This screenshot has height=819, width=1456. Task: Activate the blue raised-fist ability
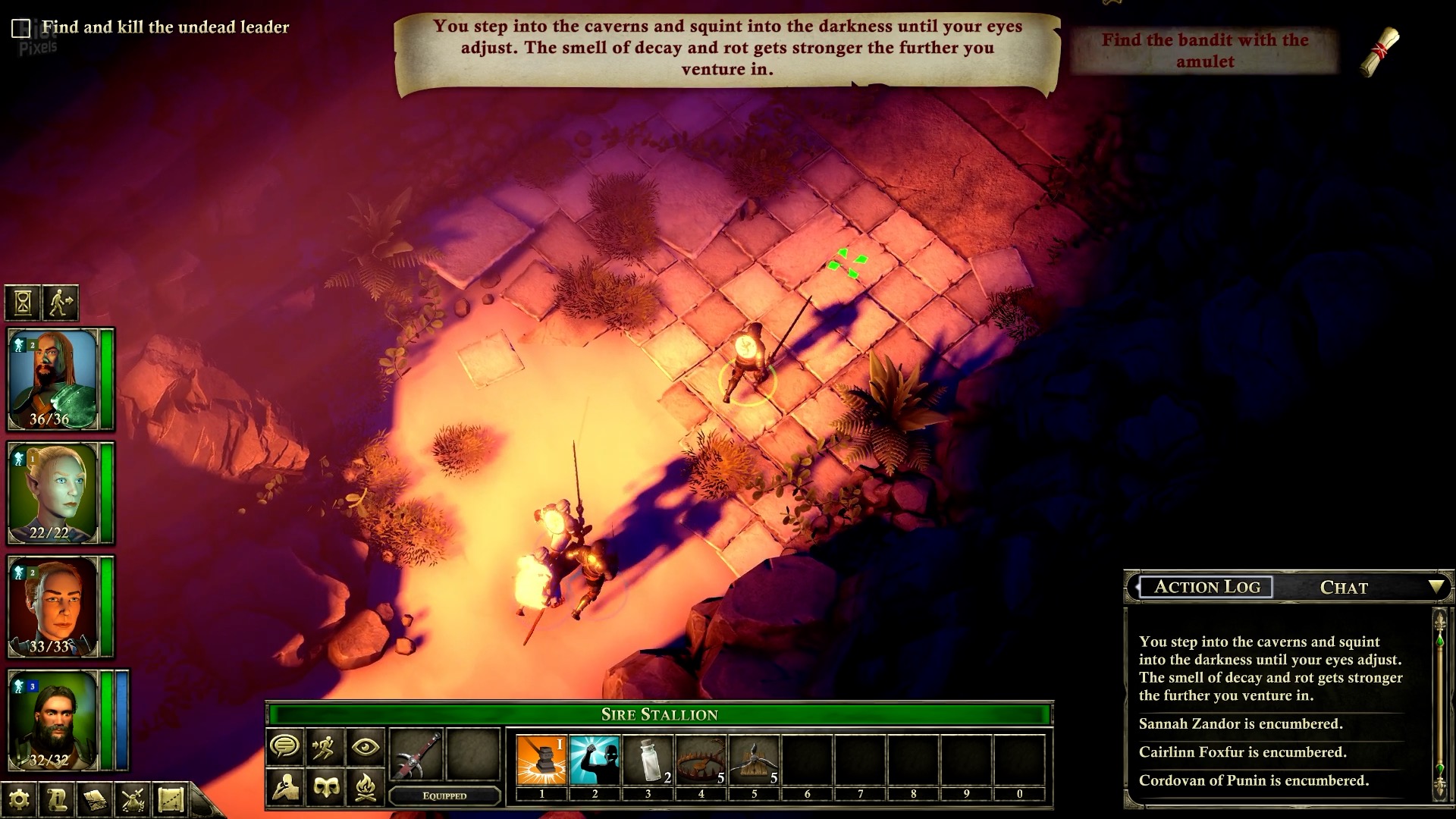coord(595,760)
